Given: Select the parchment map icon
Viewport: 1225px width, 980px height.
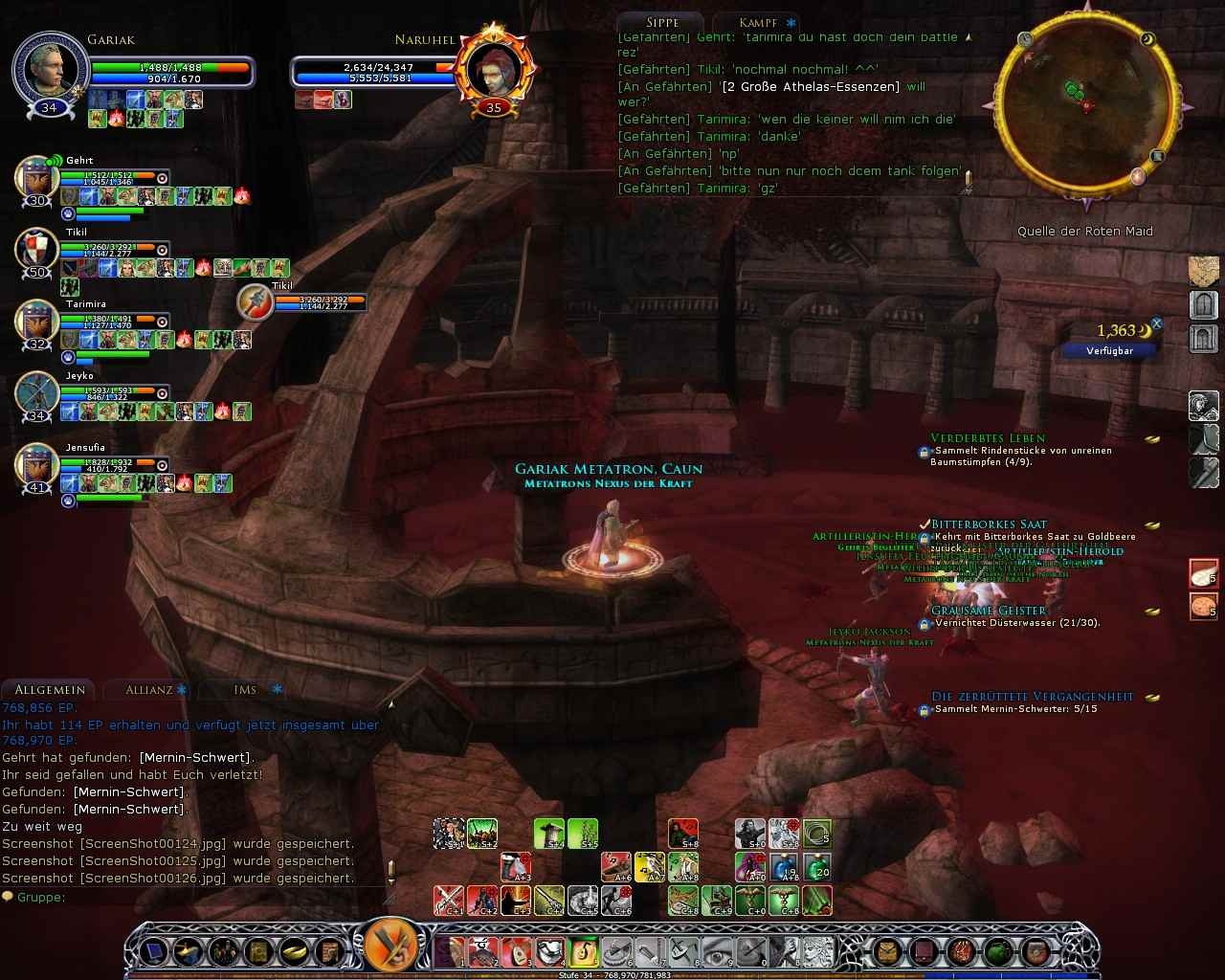Looking at the screenshot, I should [1203, 271].
